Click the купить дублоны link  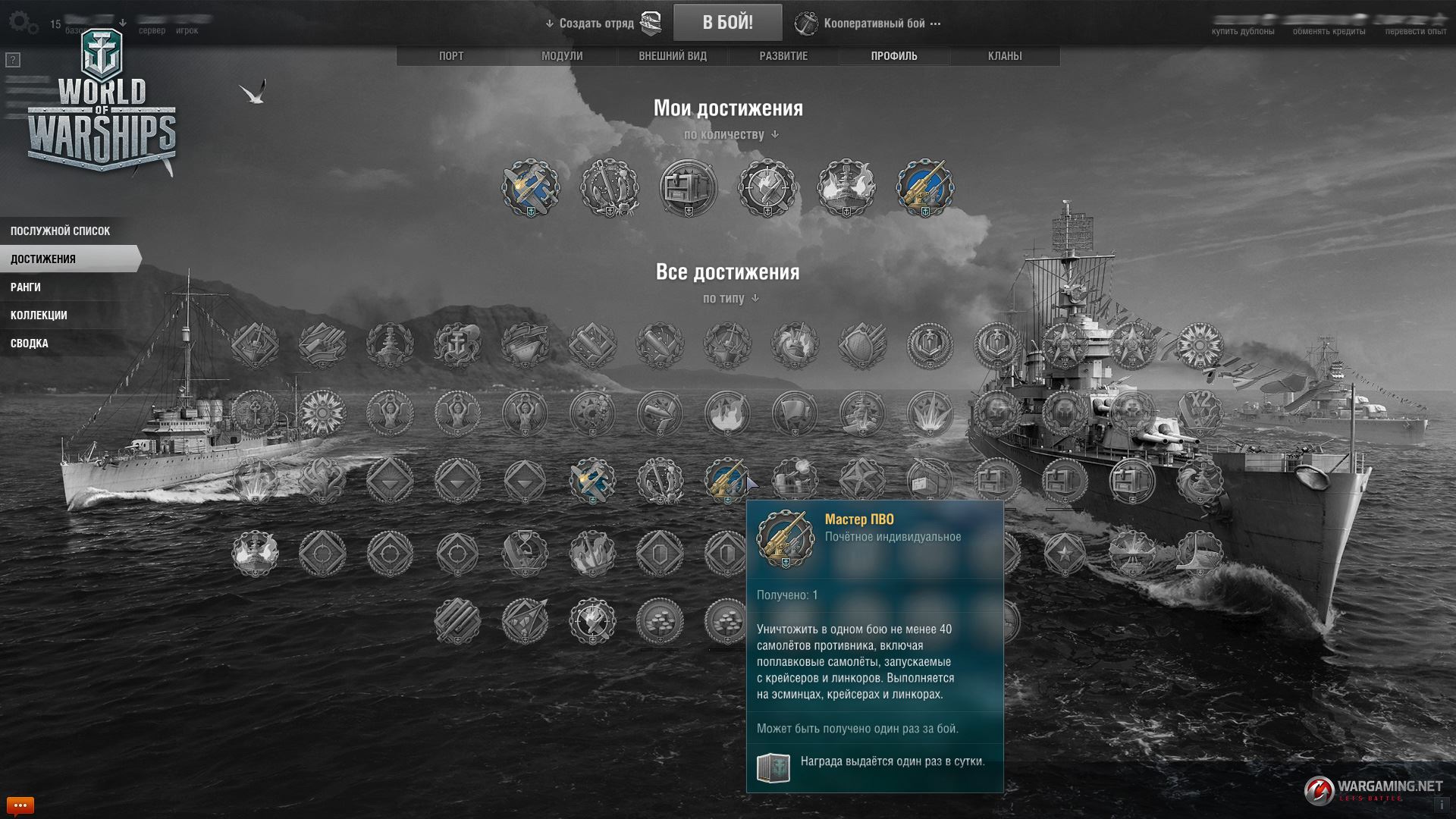tap(1242, 32)
